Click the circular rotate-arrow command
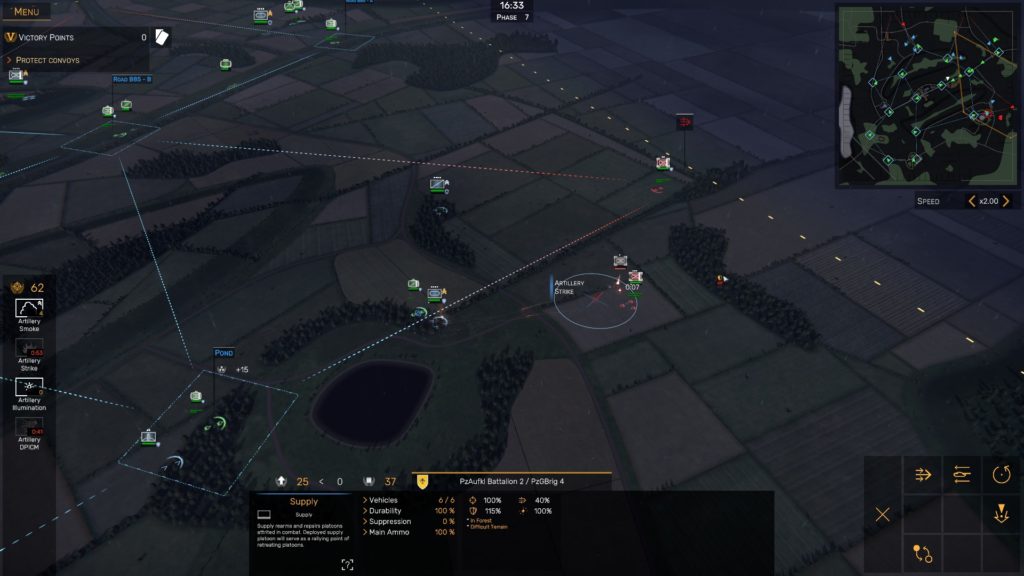The image size is (1024, 576). coord(1002,474)
